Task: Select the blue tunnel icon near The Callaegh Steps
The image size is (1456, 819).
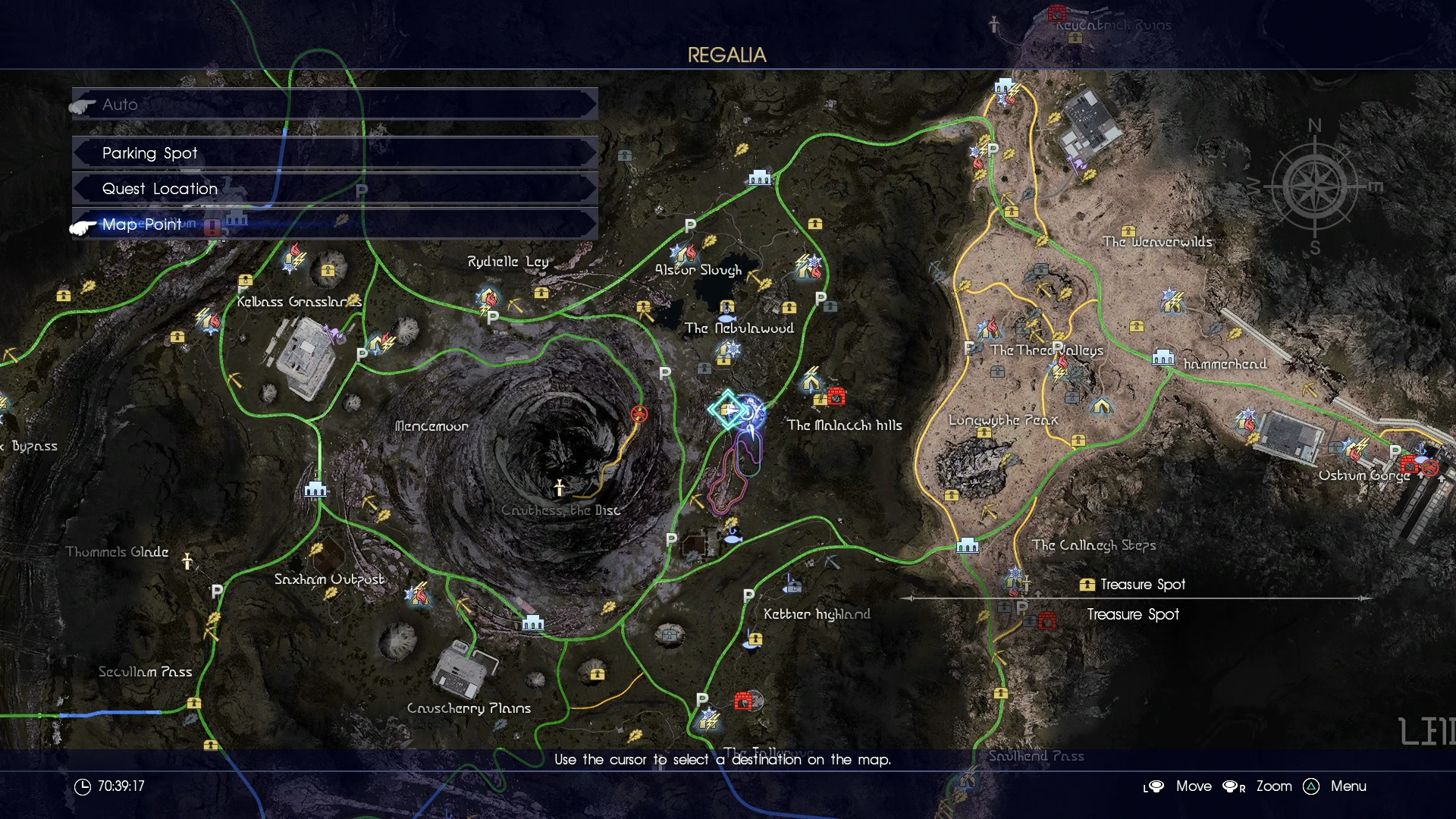Action: (x=968, y=544)
